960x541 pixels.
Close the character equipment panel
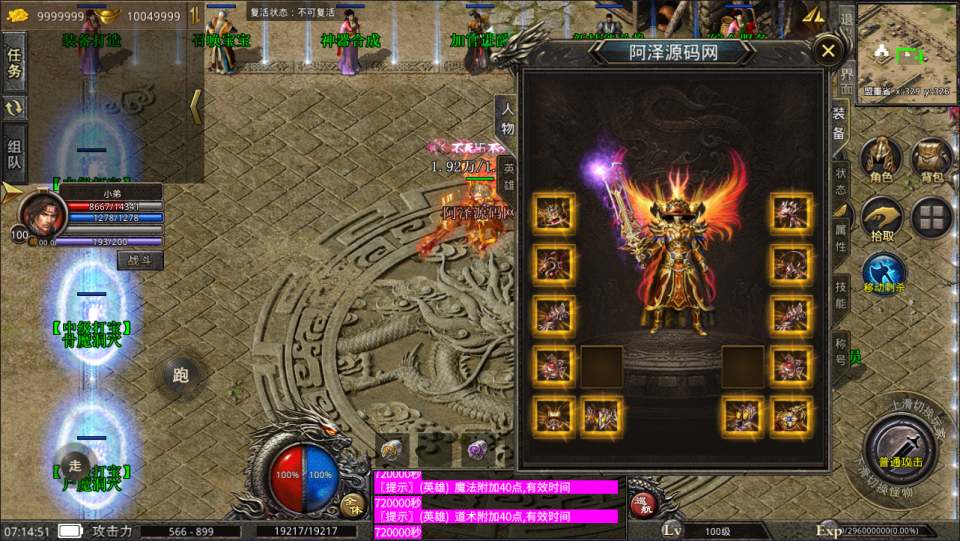[827, 51]
